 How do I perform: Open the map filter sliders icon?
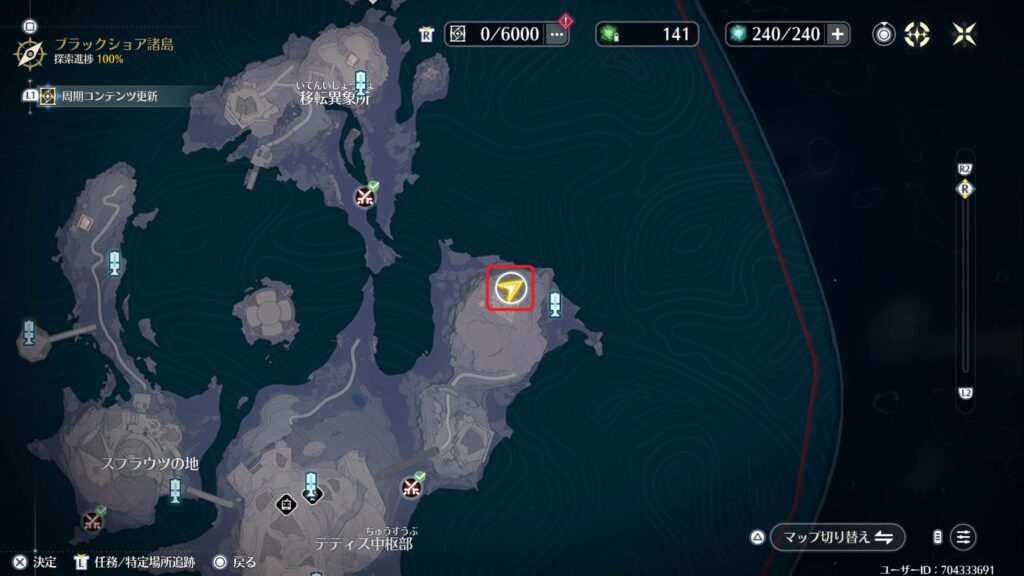pyautogui.click(x=963, y=537)
